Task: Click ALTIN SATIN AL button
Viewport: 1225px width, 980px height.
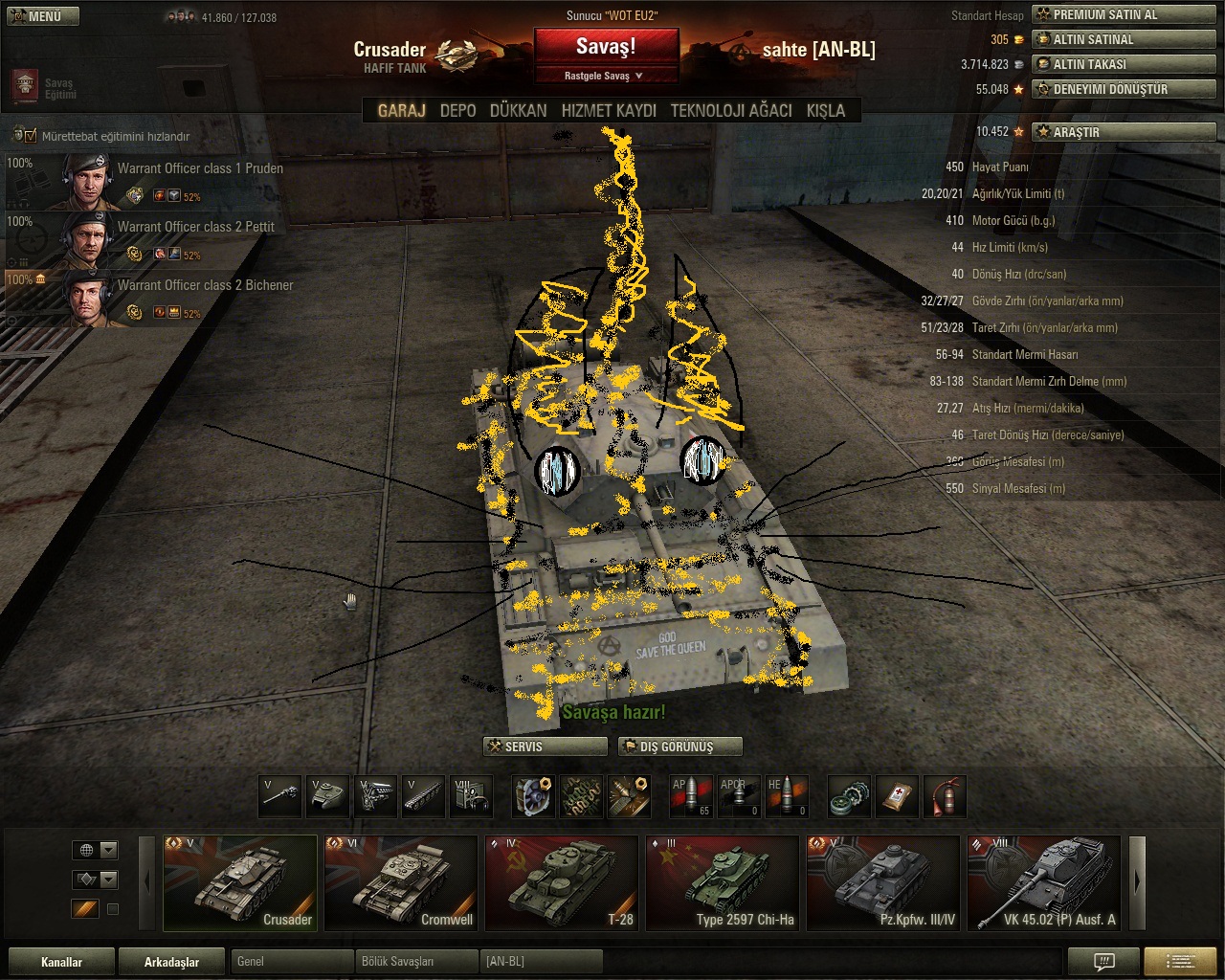Action: tap(1124, 39)
